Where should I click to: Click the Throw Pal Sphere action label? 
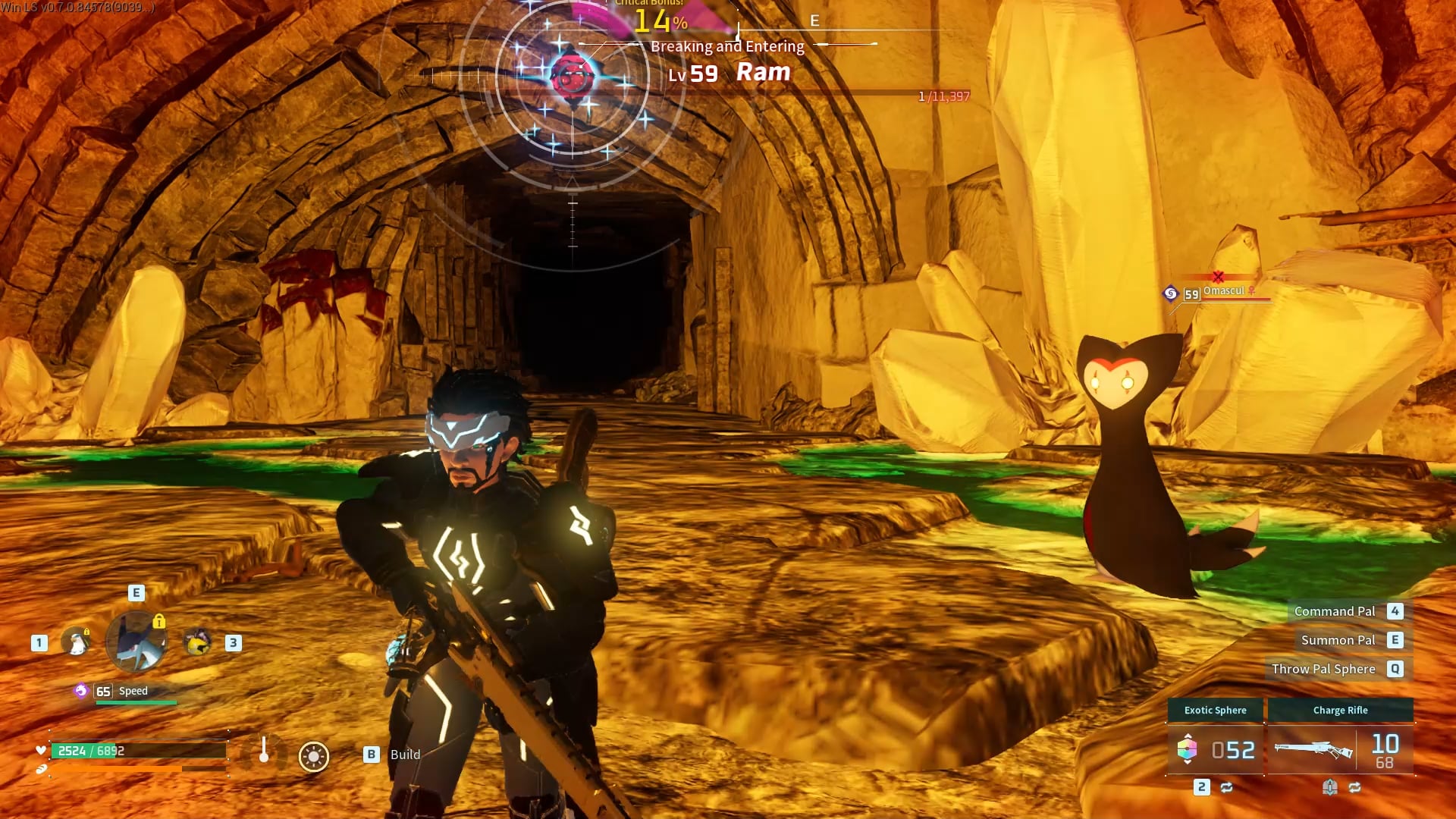point(1323,669)
